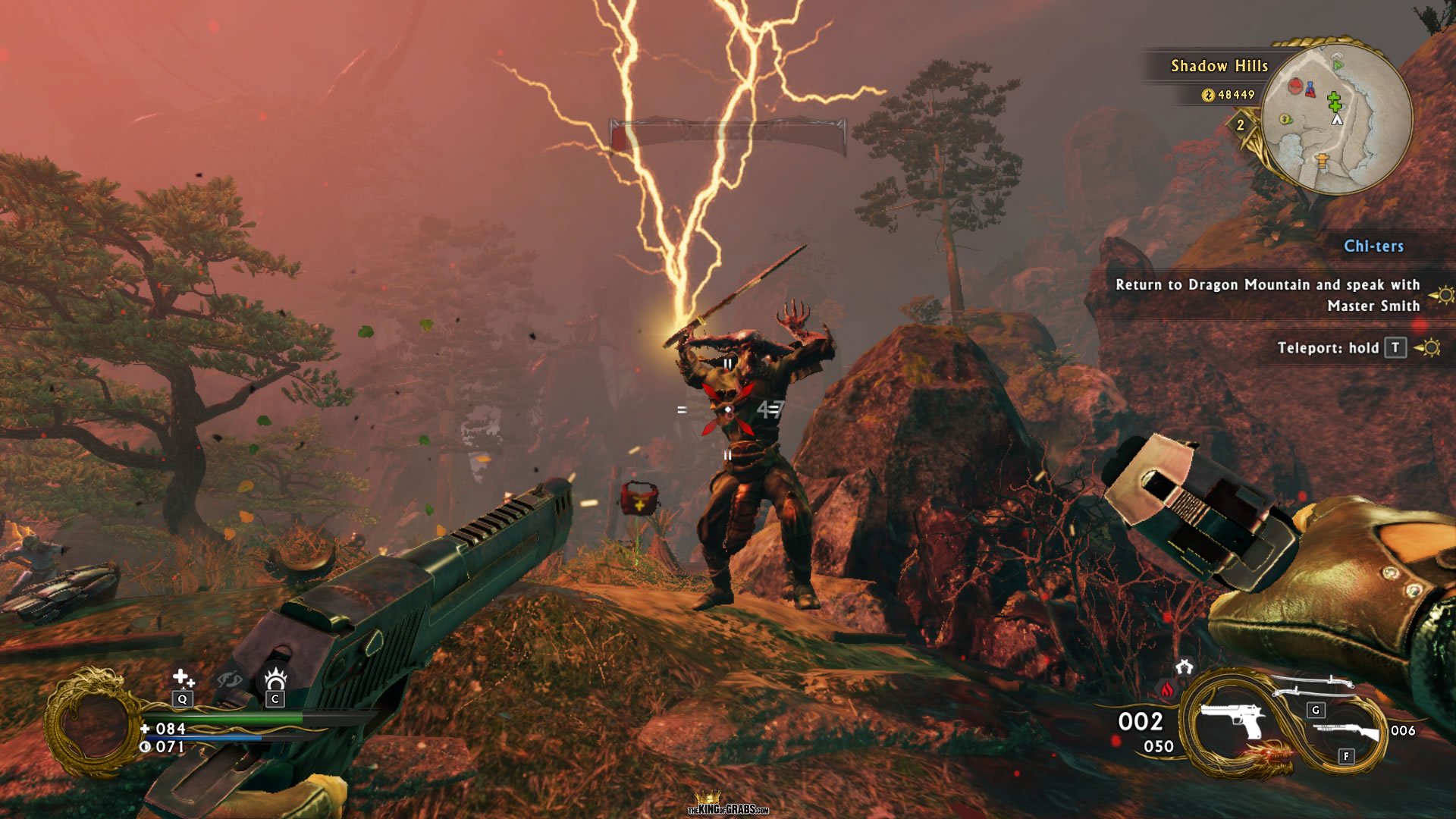
Task: Click the level 2 diamond badge
Action: (1241, 125)
